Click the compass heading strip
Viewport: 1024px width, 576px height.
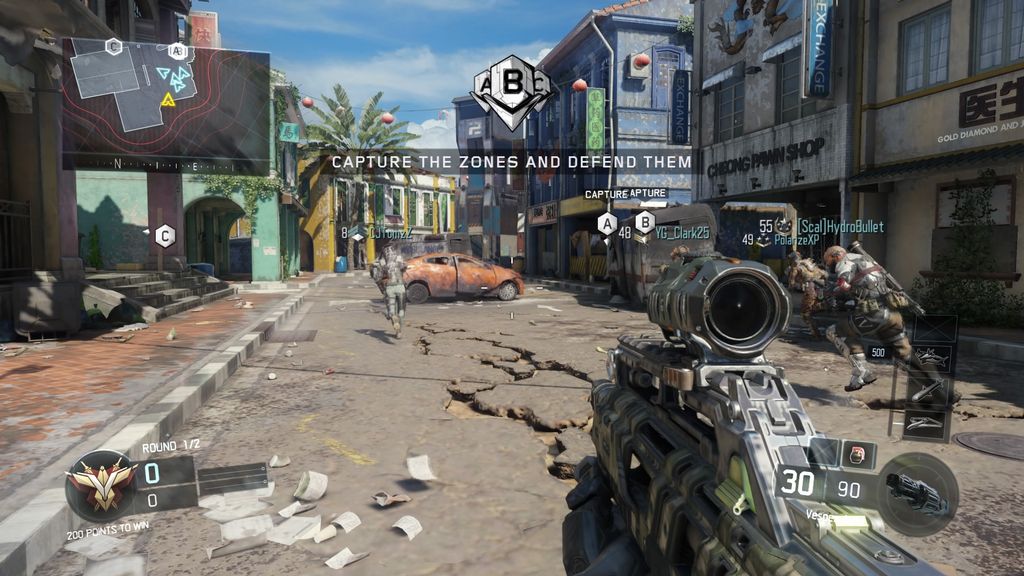165,162
